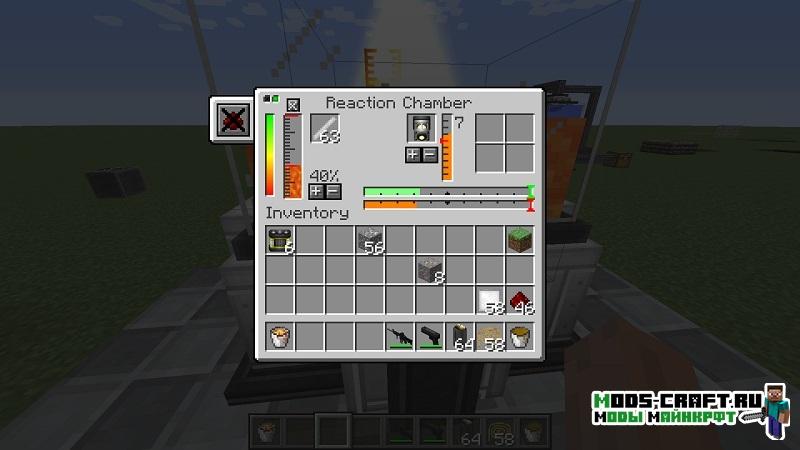Select the input slot holding 63 items
Viewport: 800px width, 450px height.
point(326,129)
